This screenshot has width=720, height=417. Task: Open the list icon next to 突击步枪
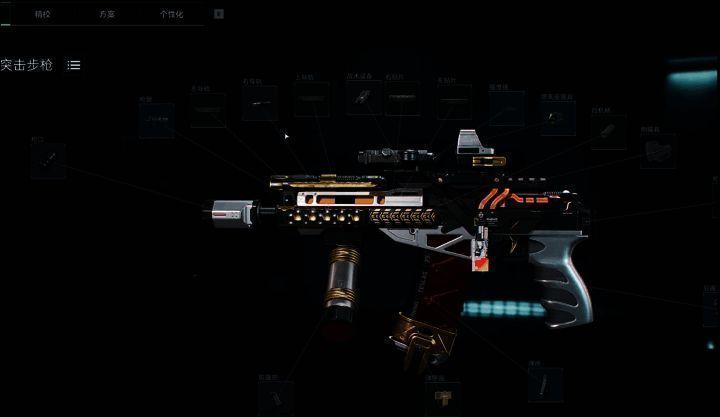coord(74,65)
